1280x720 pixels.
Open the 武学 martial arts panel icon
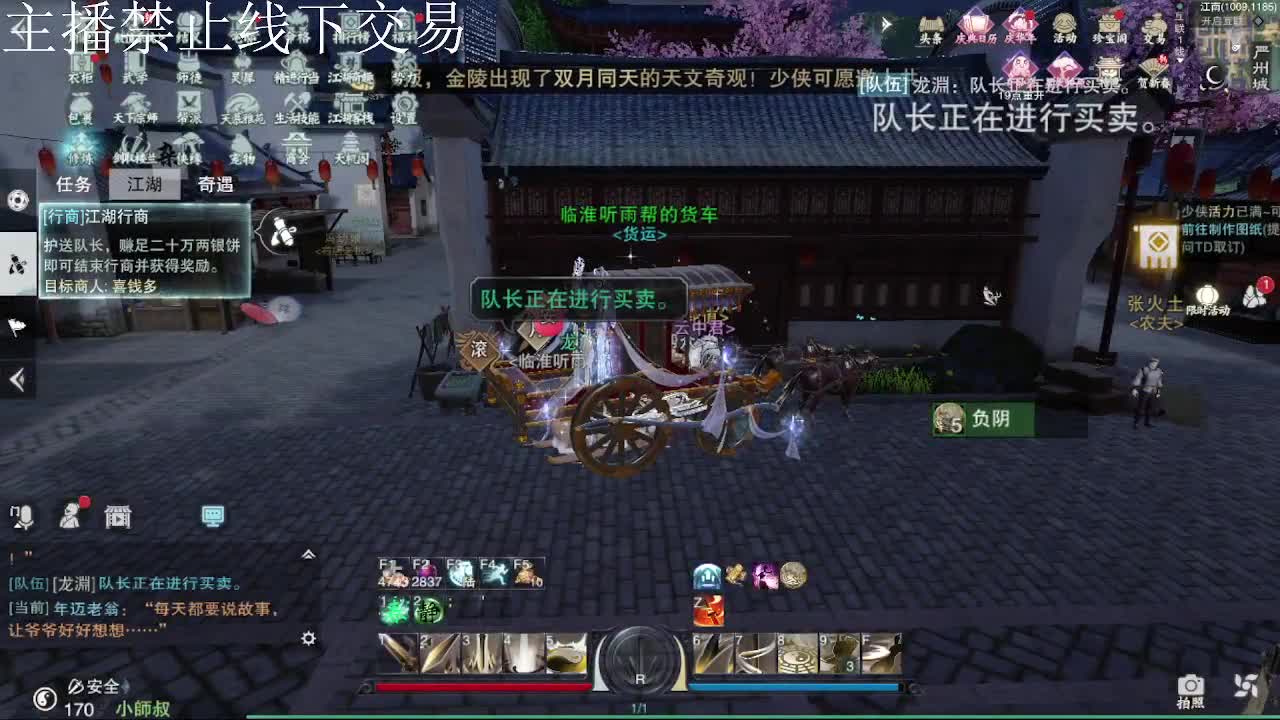pos(134,68)
